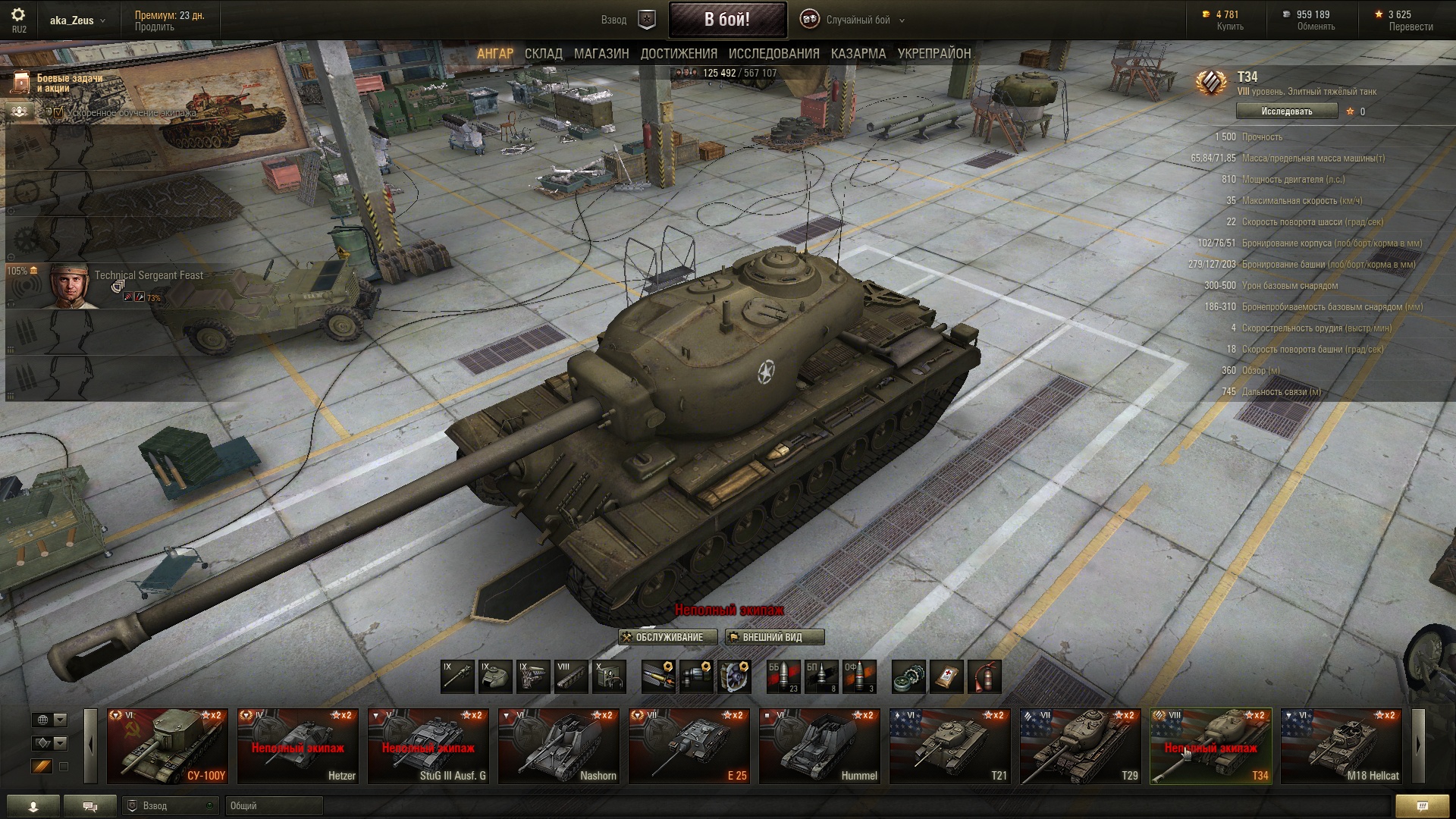Choose the Nashorn tank in carousel
This screenshot has width=1456, height=819.
558,746
